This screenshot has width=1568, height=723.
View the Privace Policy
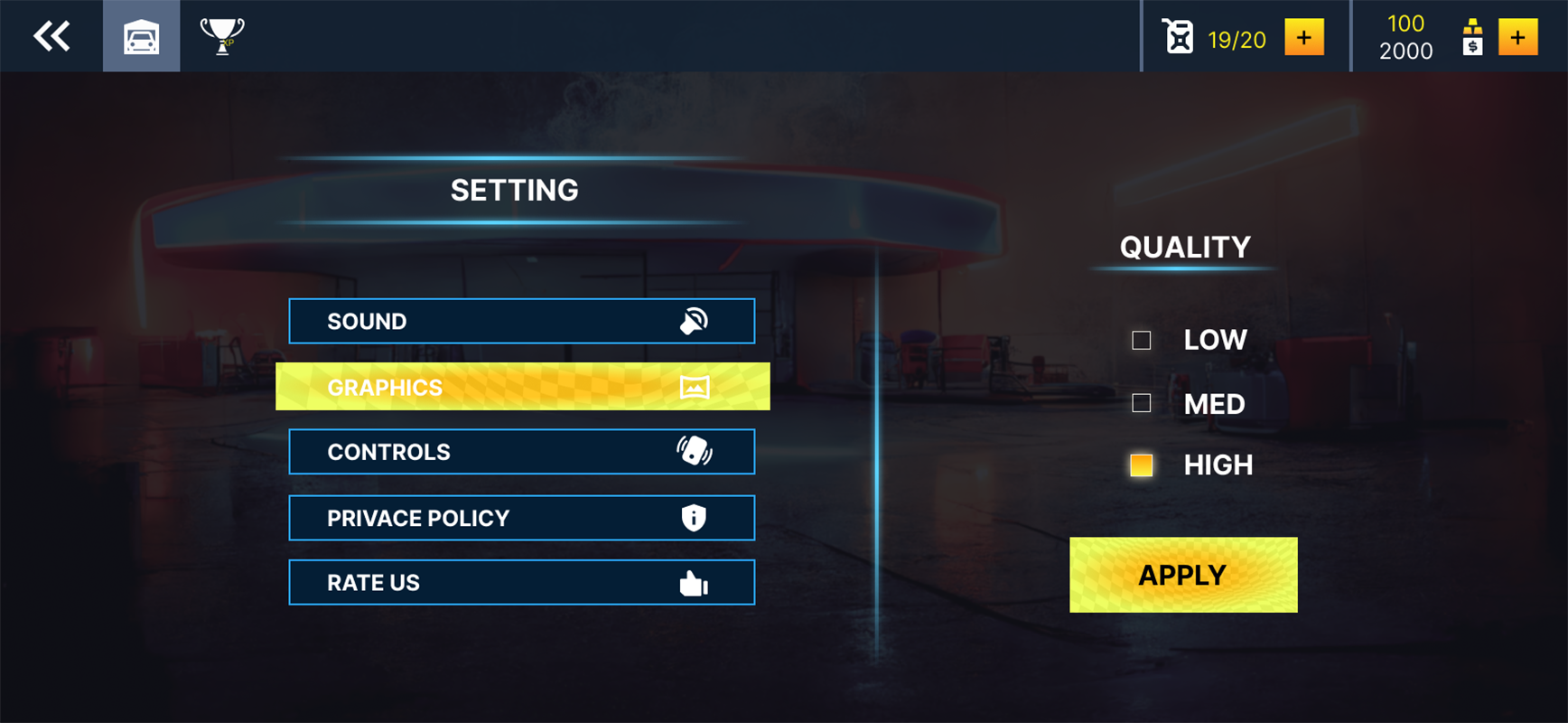pos(521,518)
